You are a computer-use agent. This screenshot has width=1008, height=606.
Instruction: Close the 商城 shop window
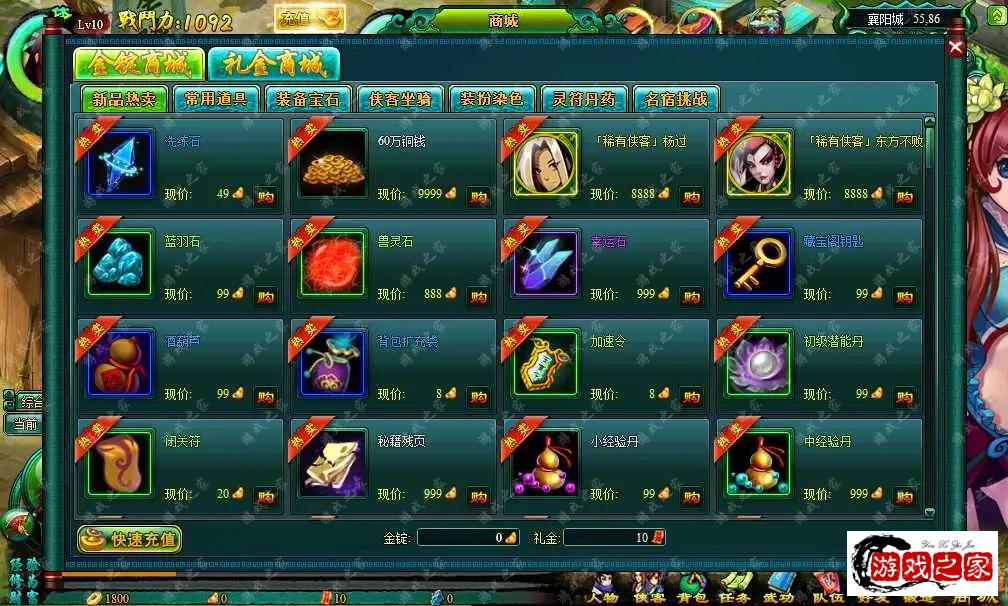[x=956, y=47]
